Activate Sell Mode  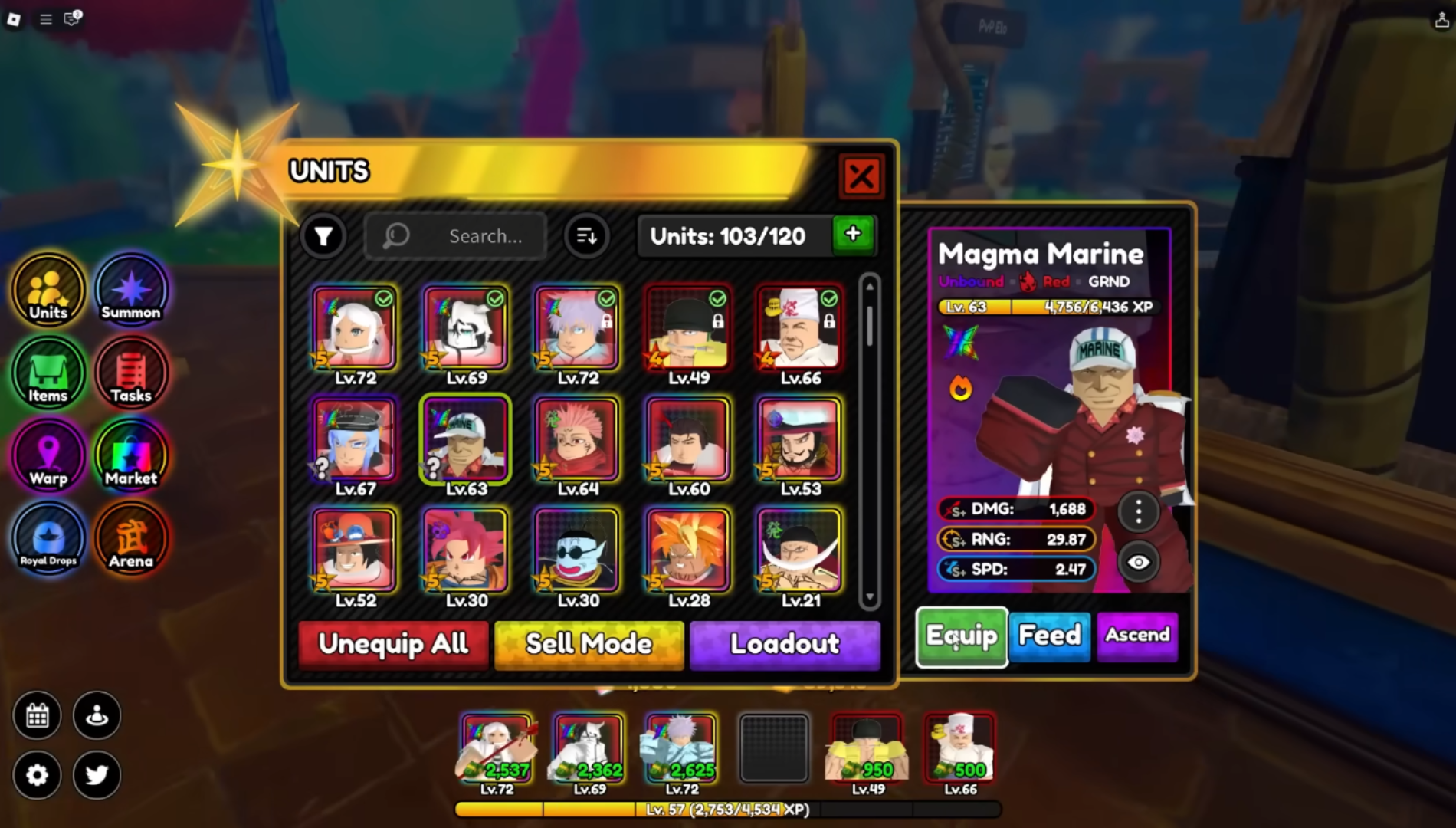[589, 644]
